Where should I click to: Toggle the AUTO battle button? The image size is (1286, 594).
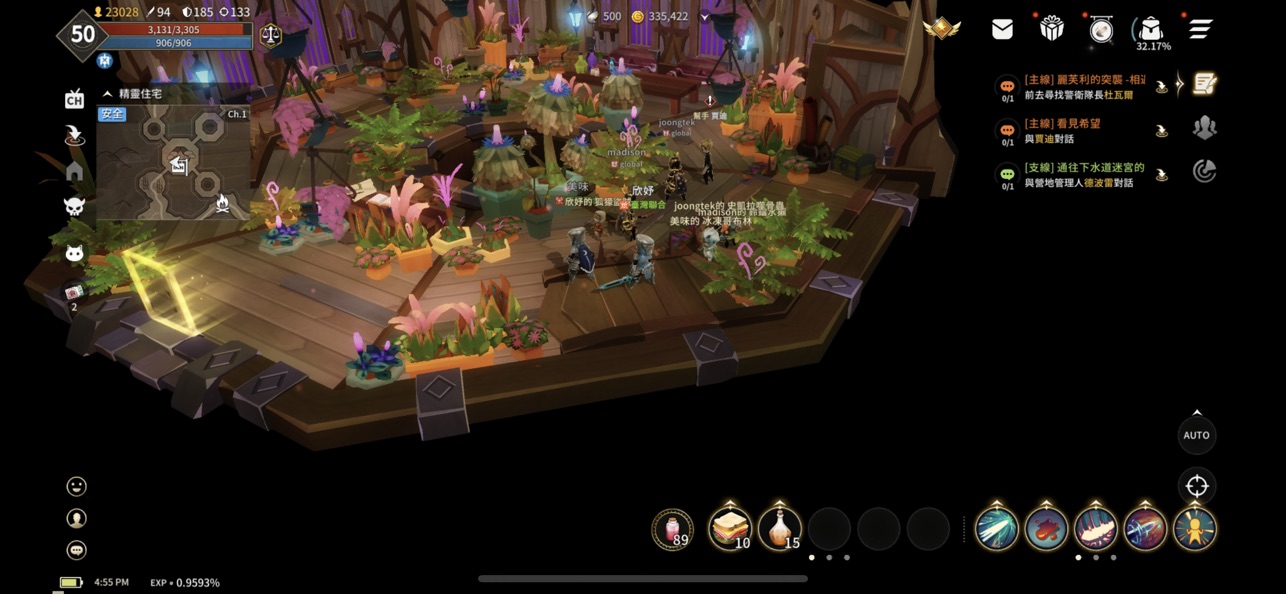tap(1196, 435)
